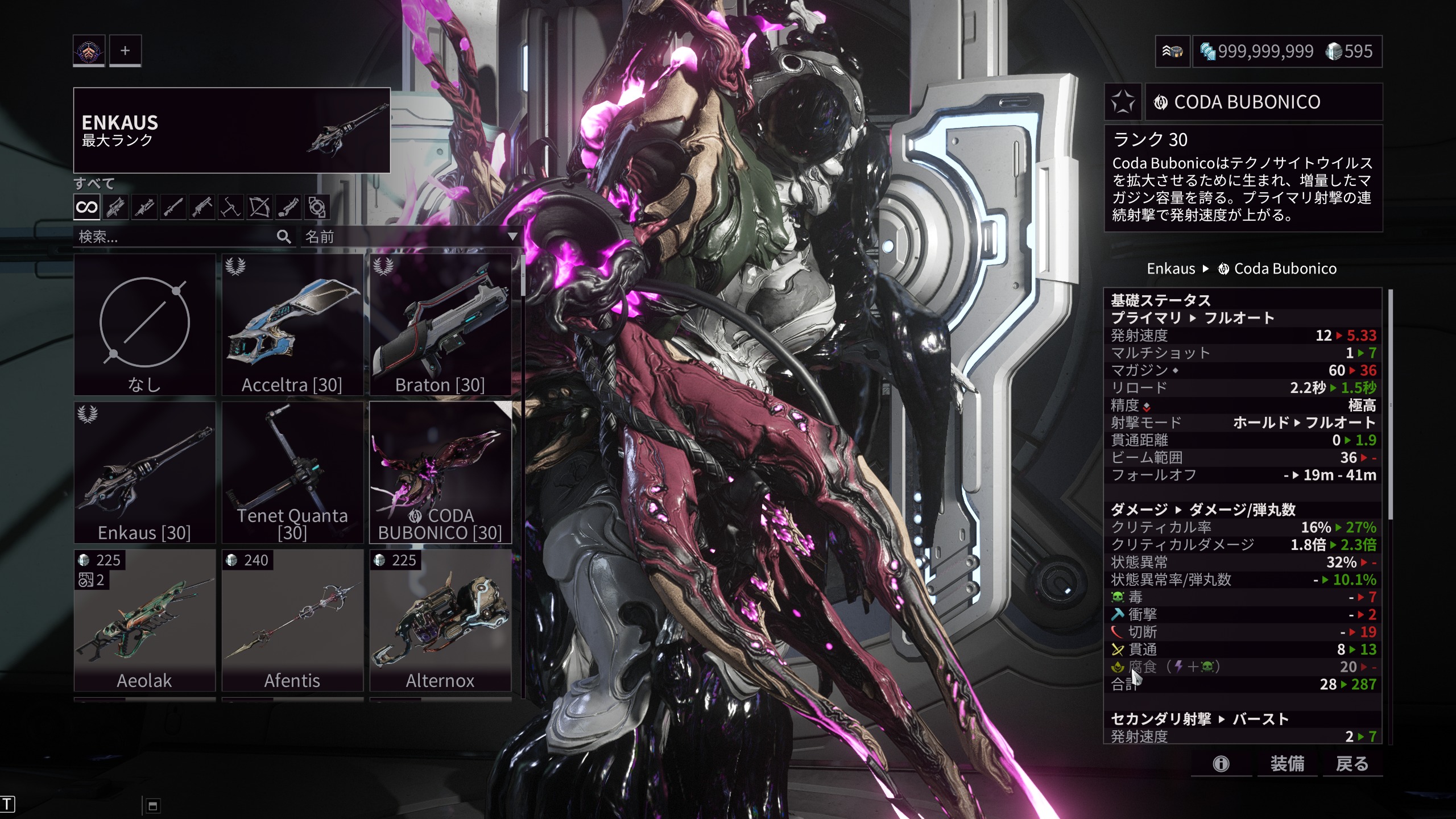Click the current Enkaus equipped weapon banner
Image resolution: width=1456 pixels, height=819 pixels.
click(x=231, y=130)
